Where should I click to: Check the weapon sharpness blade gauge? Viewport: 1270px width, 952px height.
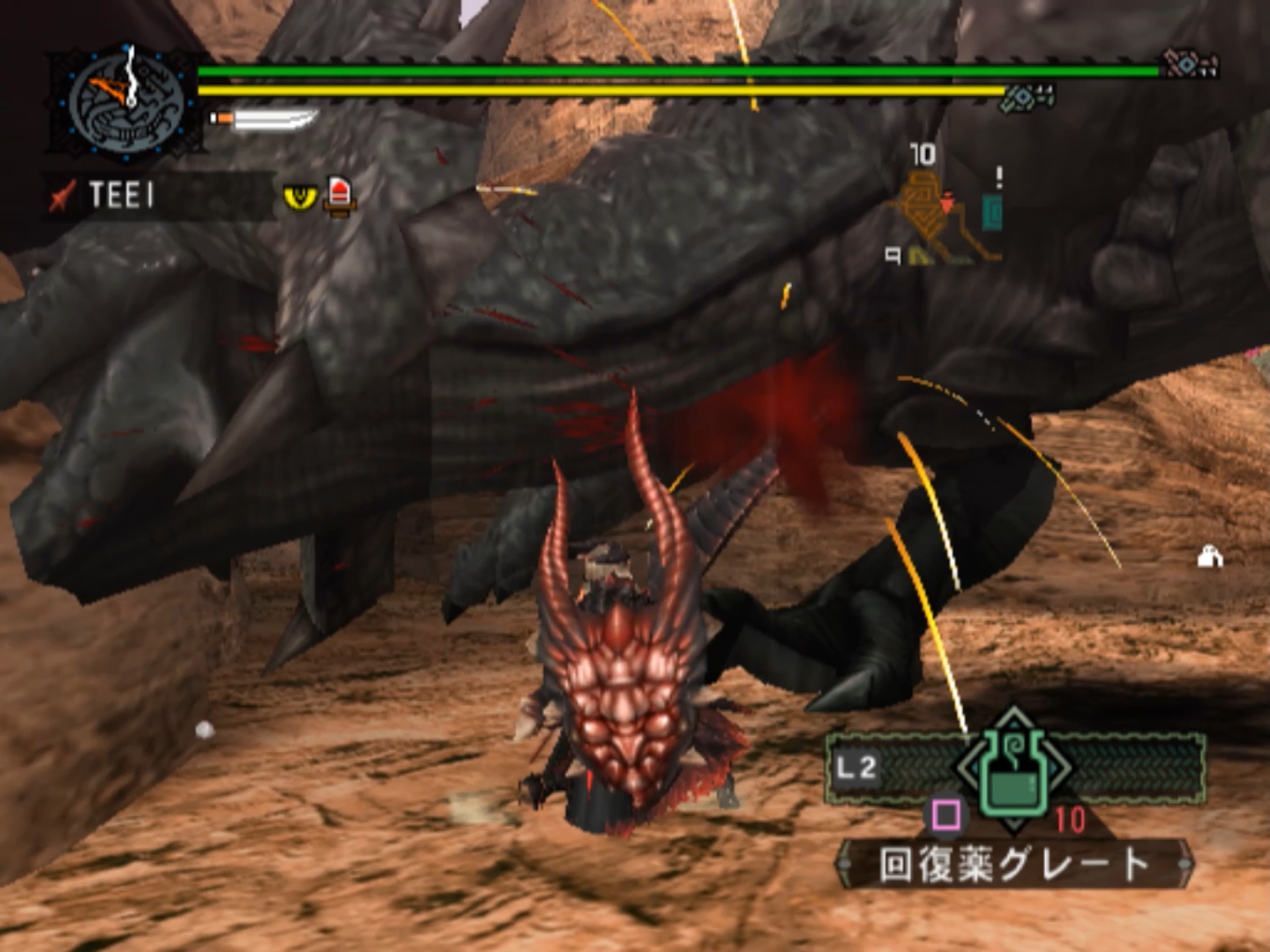coord(265,119)
